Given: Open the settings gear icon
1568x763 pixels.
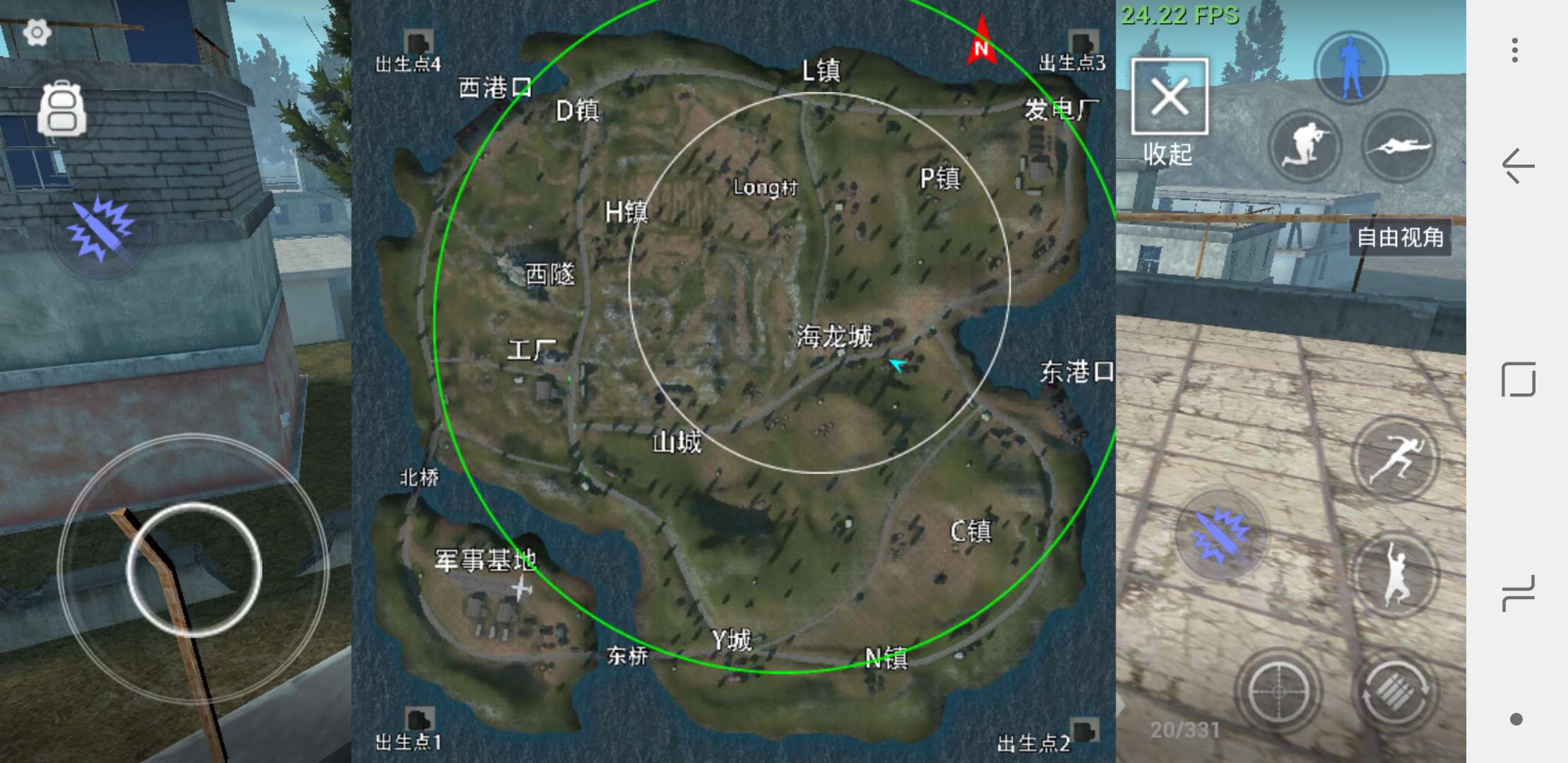Looking at the screenshot, I should pos(37,32).
